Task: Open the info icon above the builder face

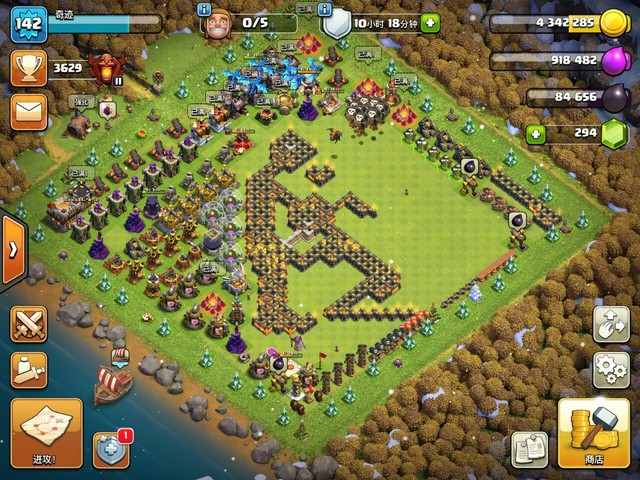Action: [x=205, y=9]
